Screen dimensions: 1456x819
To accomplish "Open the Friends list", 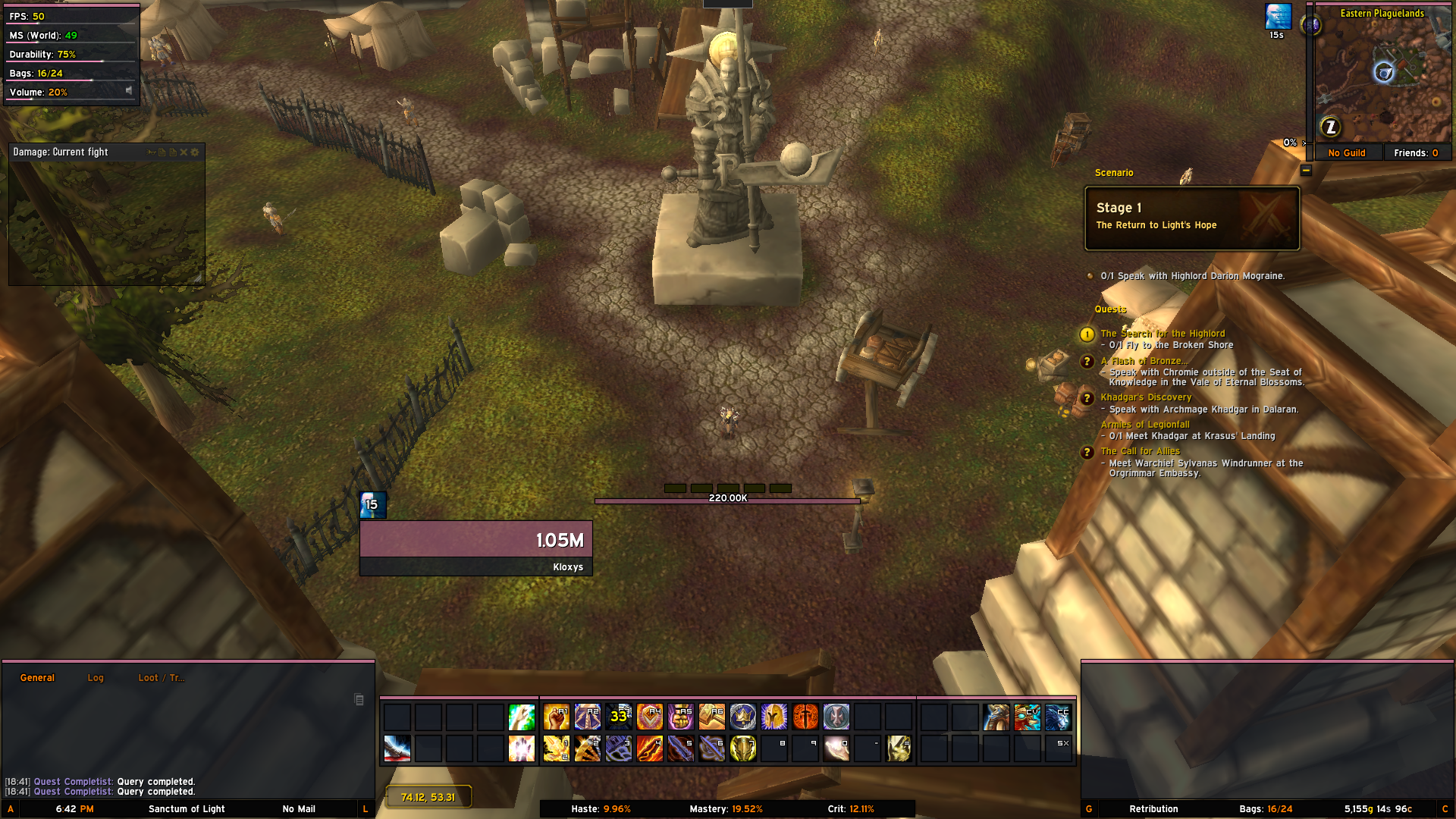I will (x=1415, y=153).
